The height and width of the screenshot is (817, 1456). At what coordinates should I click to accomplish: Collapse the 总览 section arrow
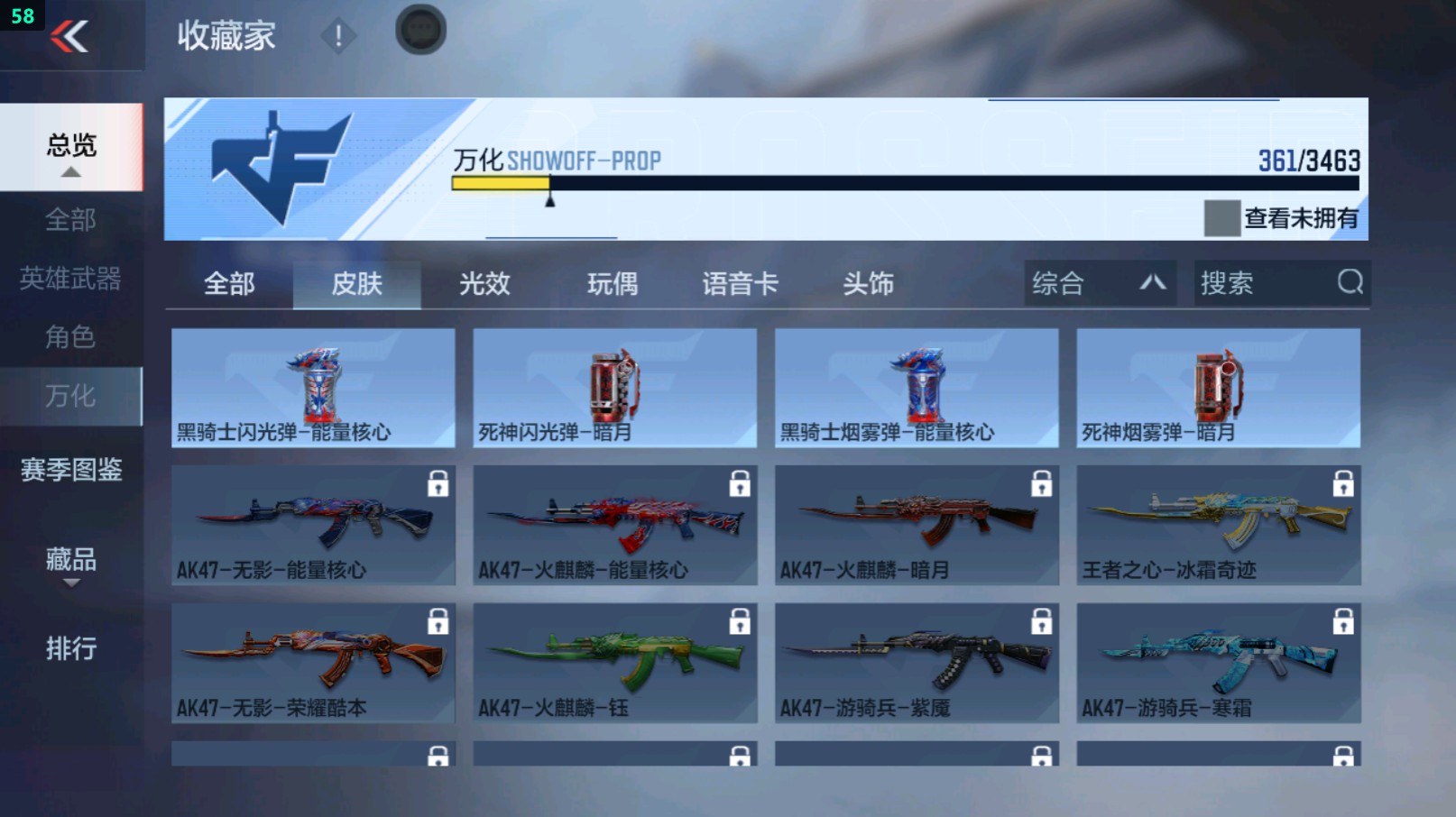[x=70, y=170]
